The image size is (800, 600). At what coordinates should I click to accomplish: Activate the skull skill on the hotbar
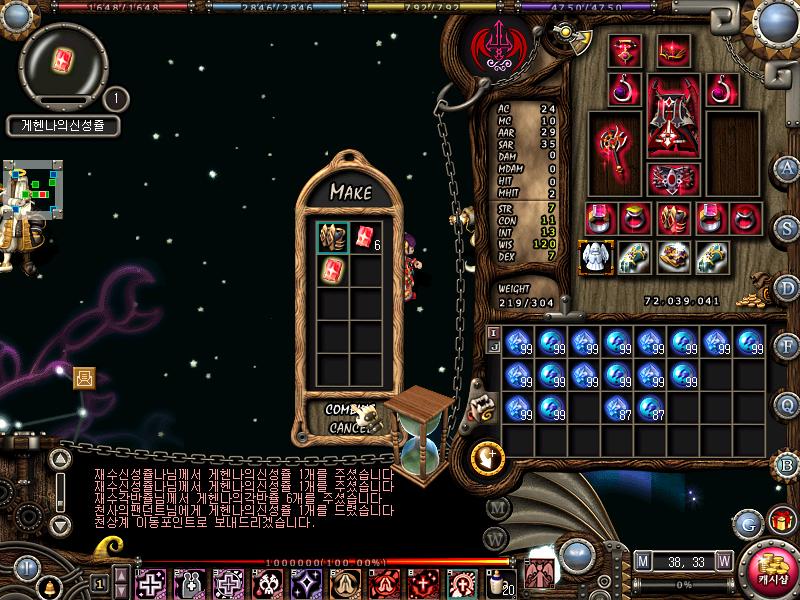pos(267,583)
